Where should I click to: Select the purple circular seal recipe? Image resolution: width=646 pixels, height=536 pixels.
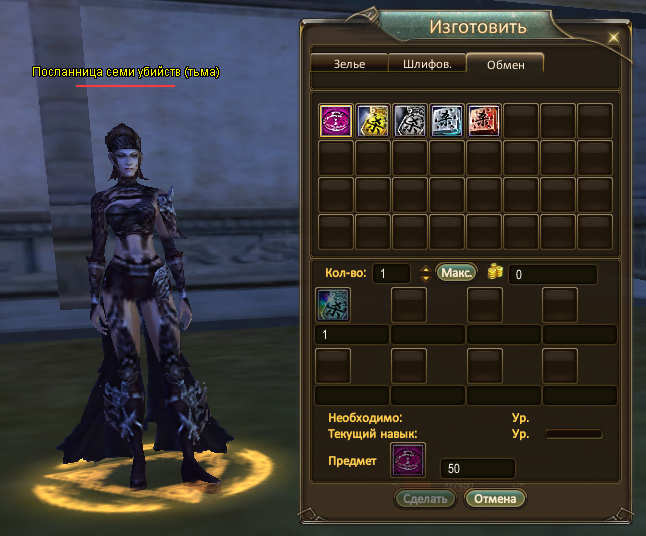(x=335, y=121)
